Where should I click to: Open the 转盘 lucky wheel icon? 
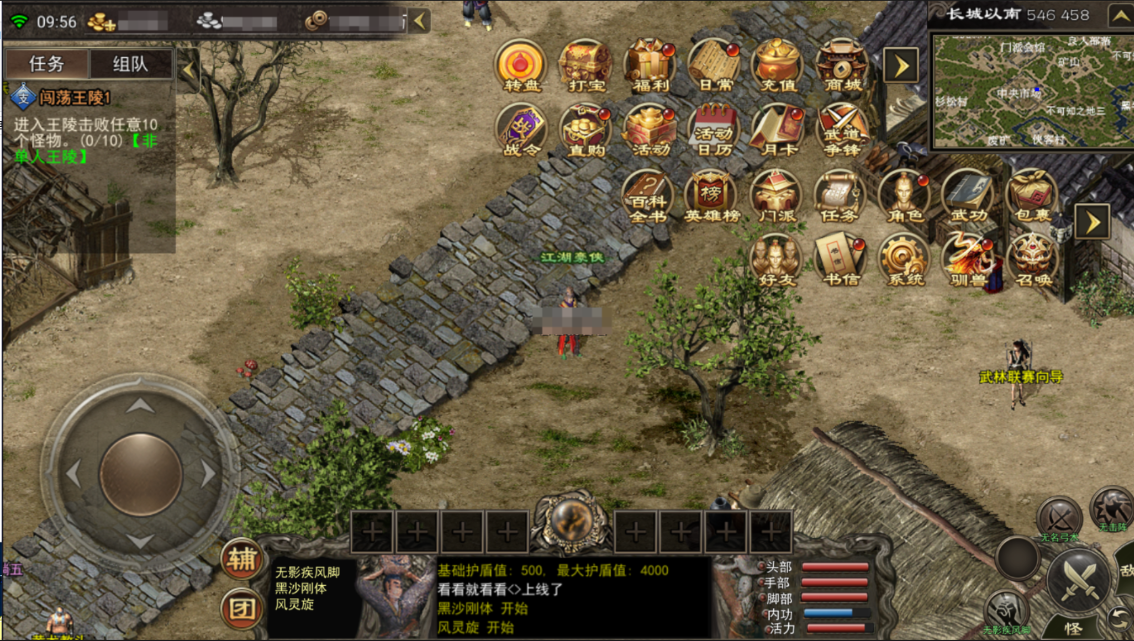point(521,66)
